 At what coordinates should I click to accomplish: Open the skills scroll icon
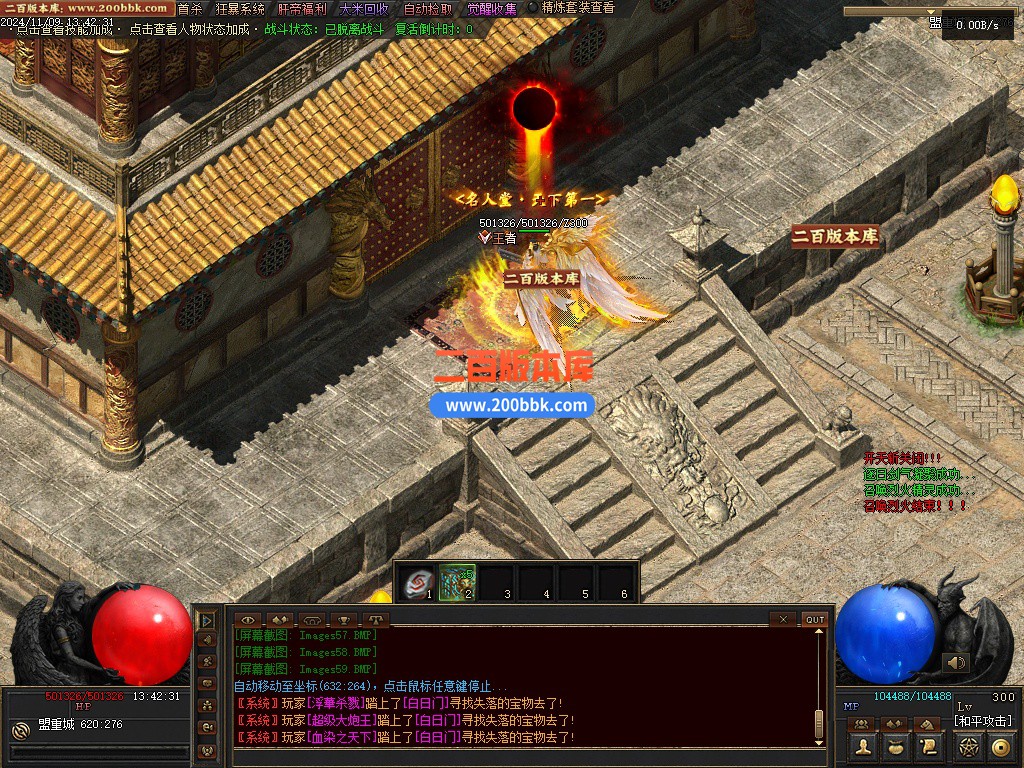tap(928, 746)
